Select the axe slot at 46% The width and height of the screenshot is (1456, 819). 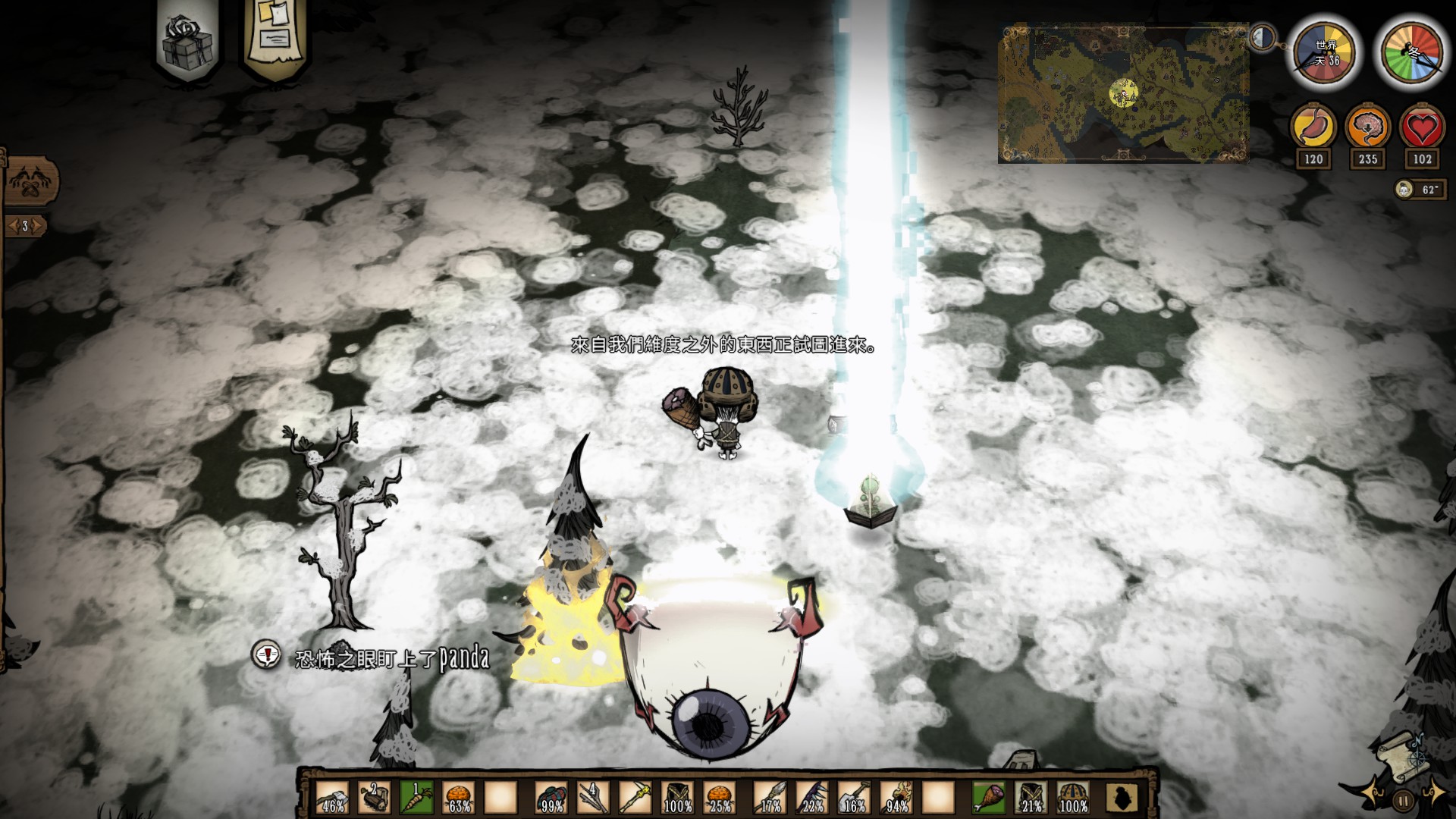click(x=332, y=798)
